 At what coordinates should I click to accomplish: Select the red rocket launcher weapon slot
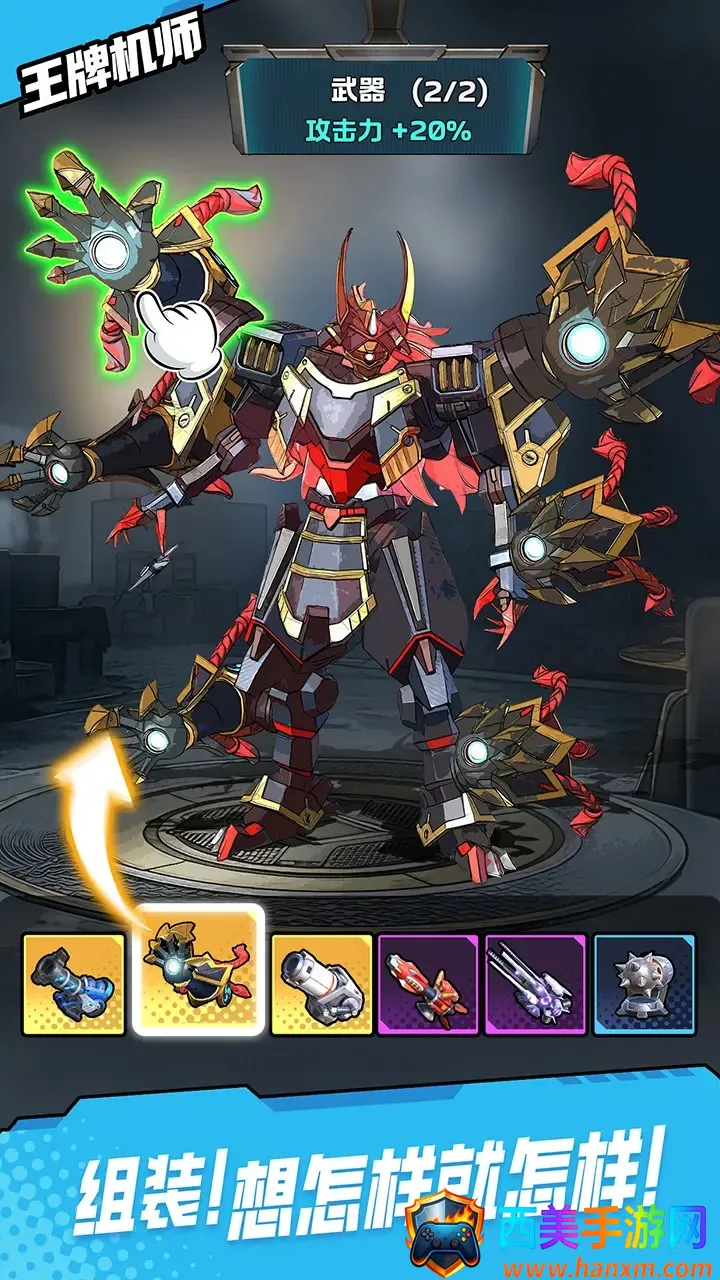(428, 984)
